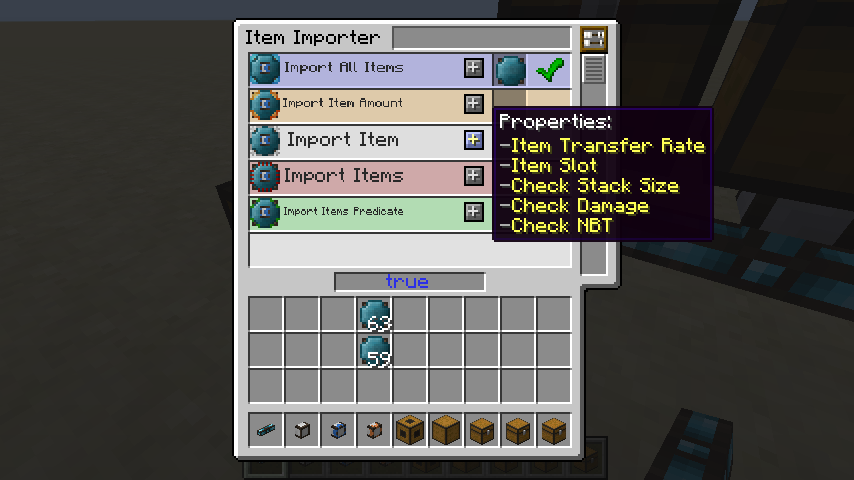Click the aspect list scrollbar handle
Viewport: 854px width, 480px height.
pos(594,69)
